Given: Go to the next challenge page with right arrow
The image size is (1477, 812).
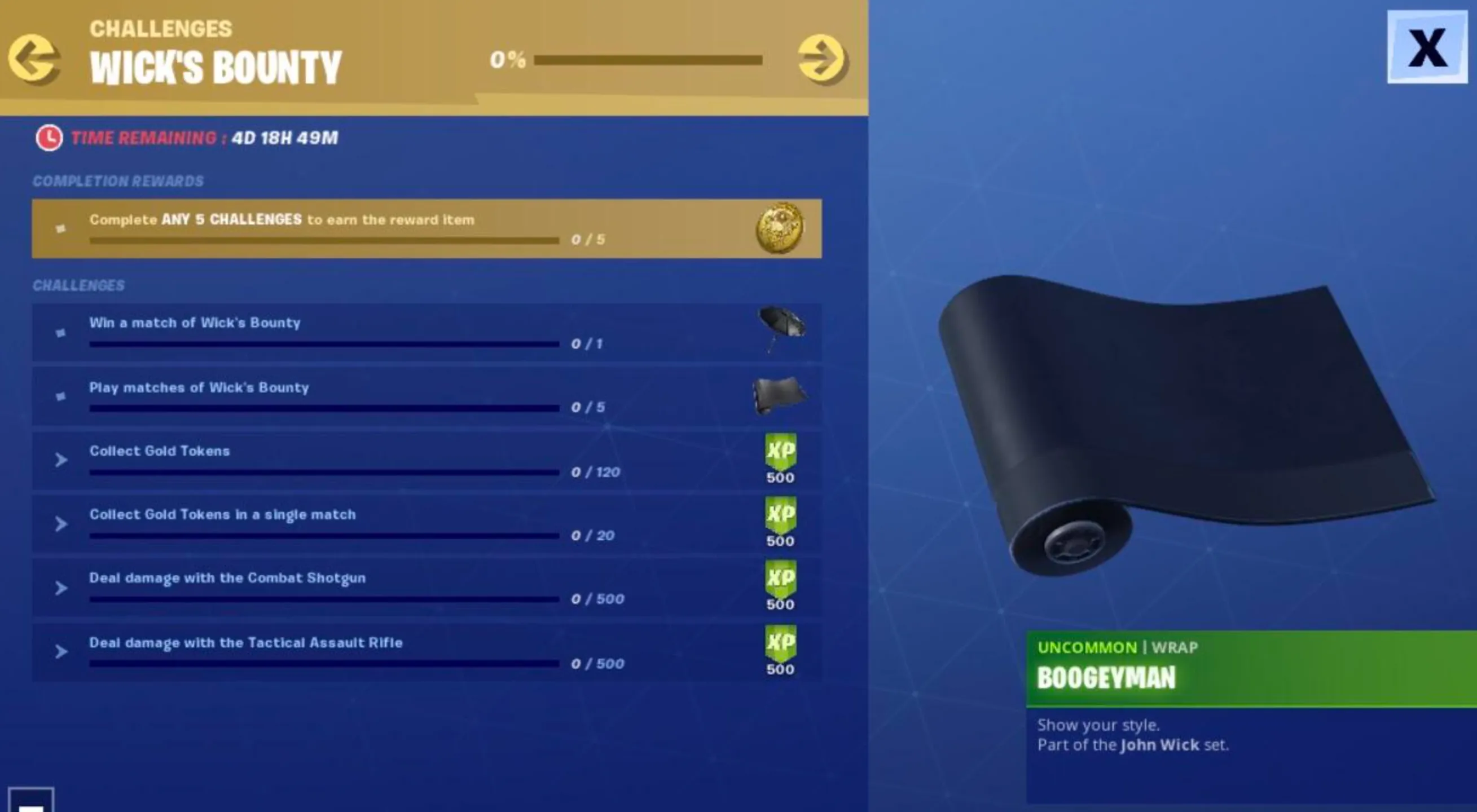Looking at the screenshot, I should click(x=821, y=58).
